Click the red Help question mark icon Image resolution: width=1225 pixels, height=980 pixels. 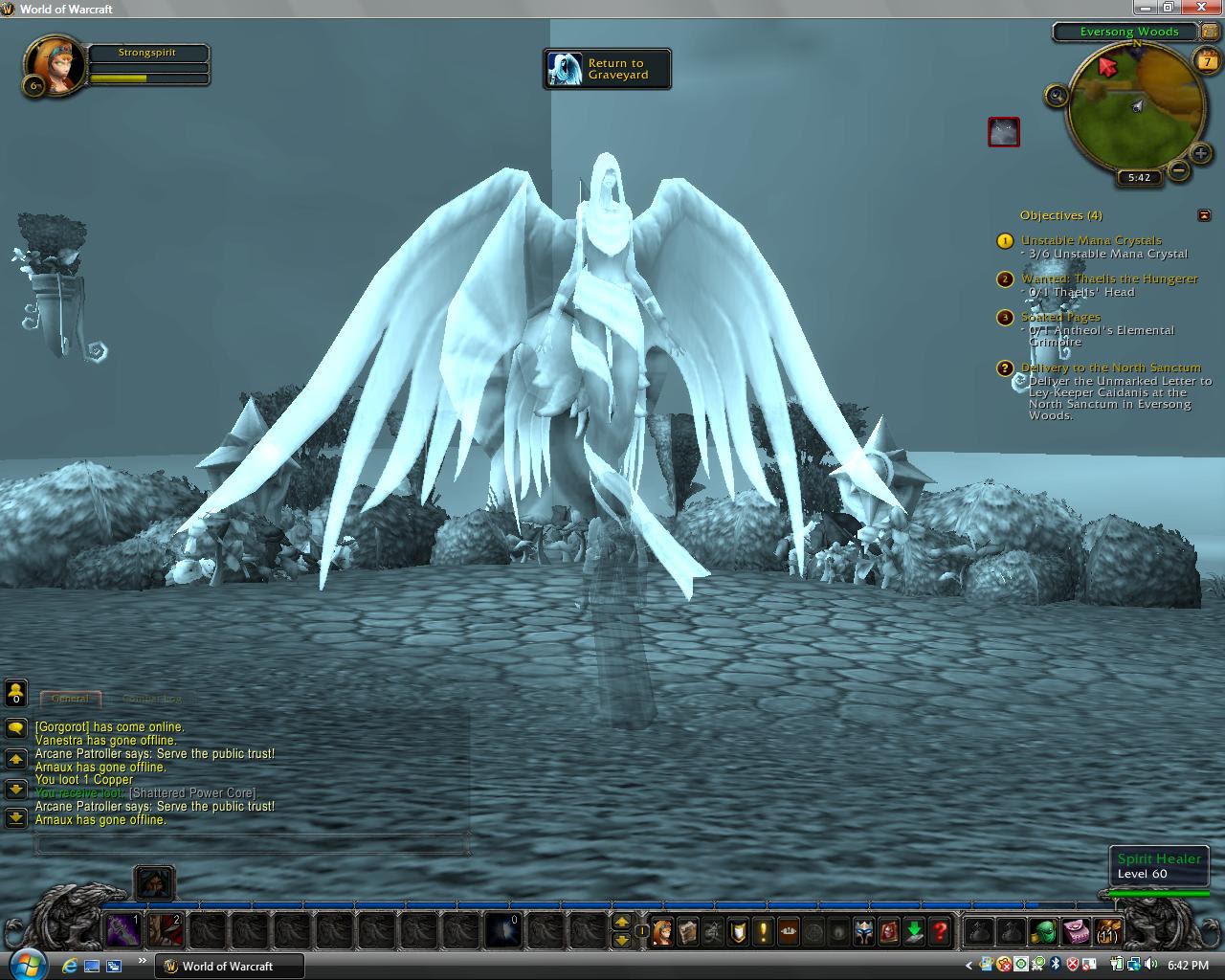pos(943,931)
